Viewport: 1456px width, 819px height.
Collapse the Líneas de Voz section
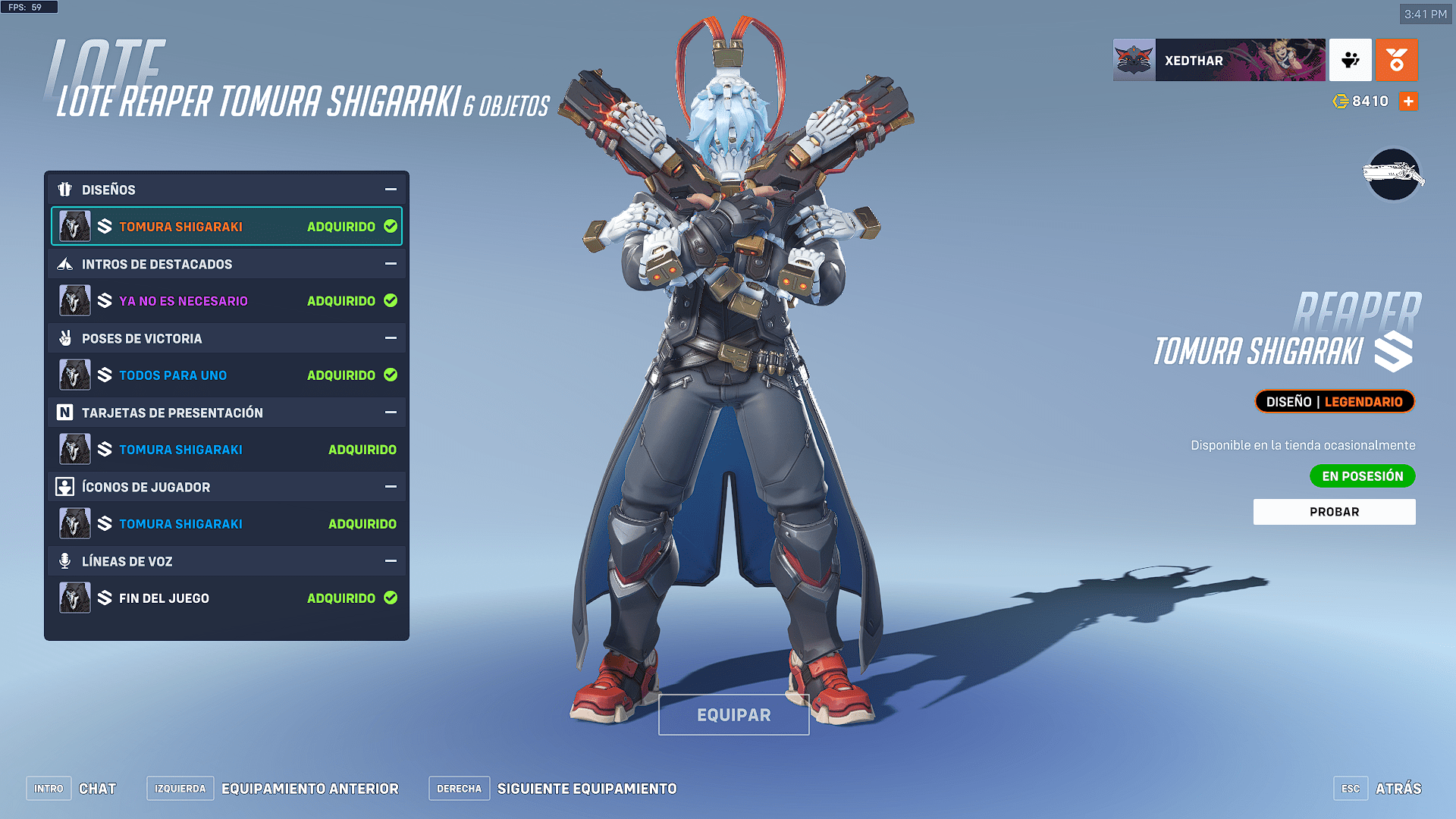click(391, 561)
